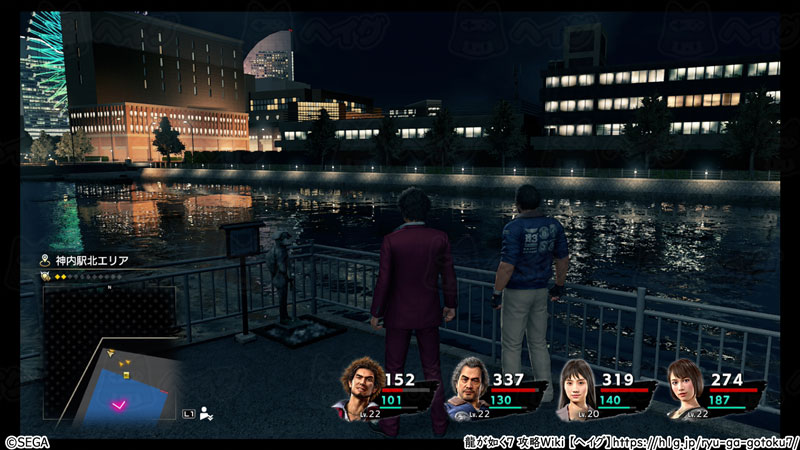
Task: Select the Lv.20 long-haired woman portrait
Action: [x=575, y=387]
